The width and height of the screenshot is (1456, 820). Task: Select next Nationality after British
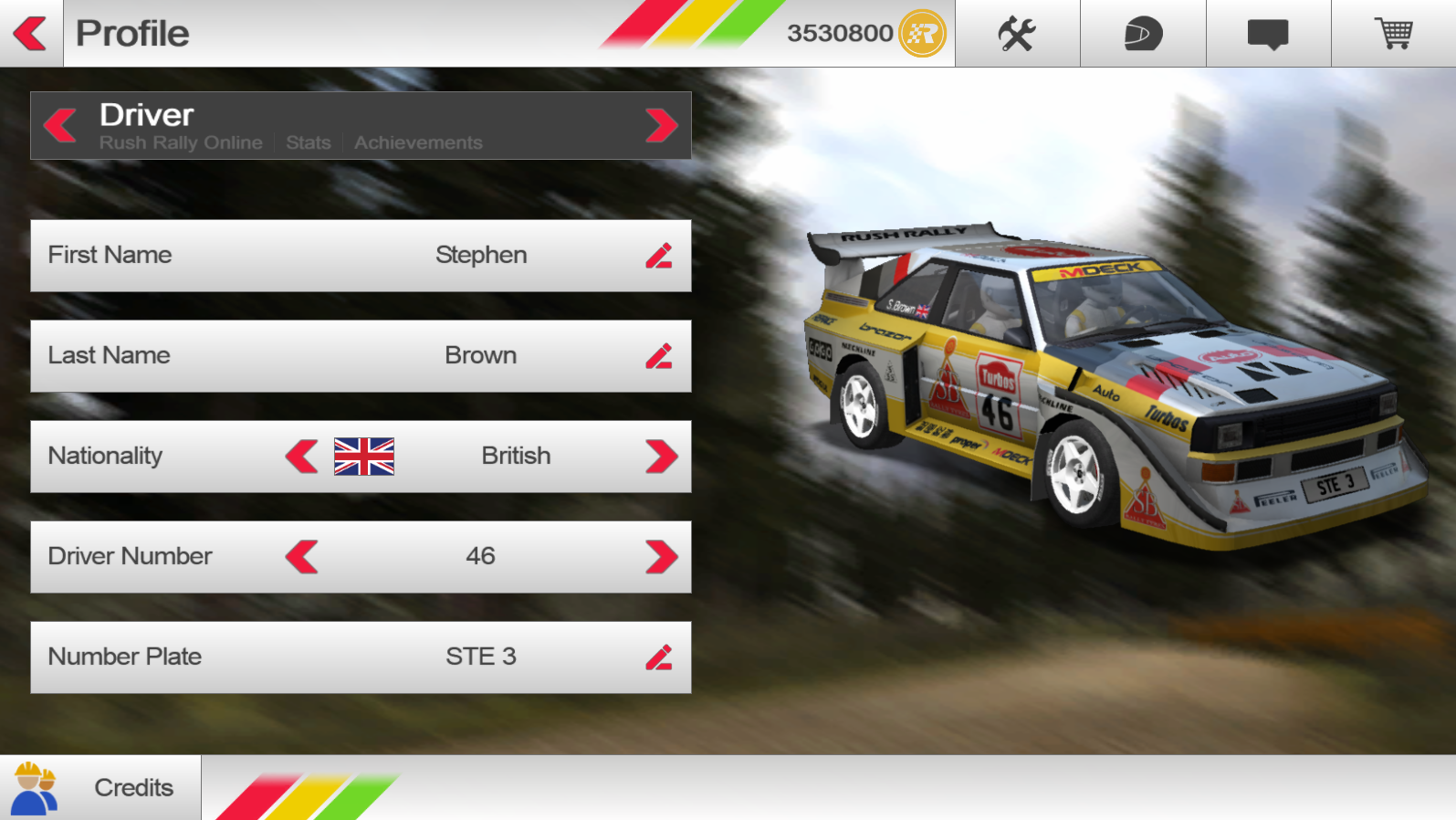[661, 457]
